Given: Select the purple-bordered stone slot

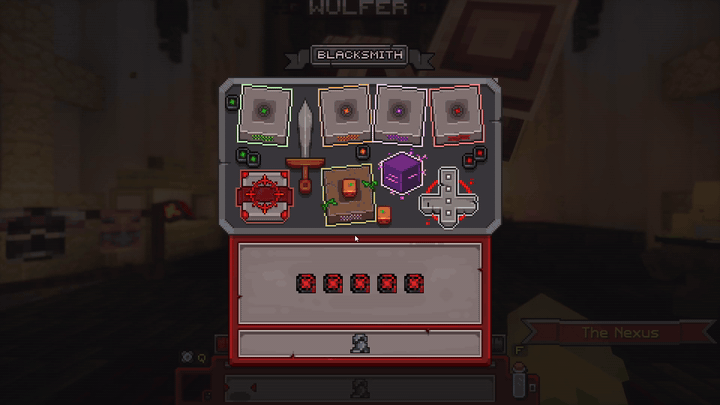Looking at the screenshot, I should [399, 112].
